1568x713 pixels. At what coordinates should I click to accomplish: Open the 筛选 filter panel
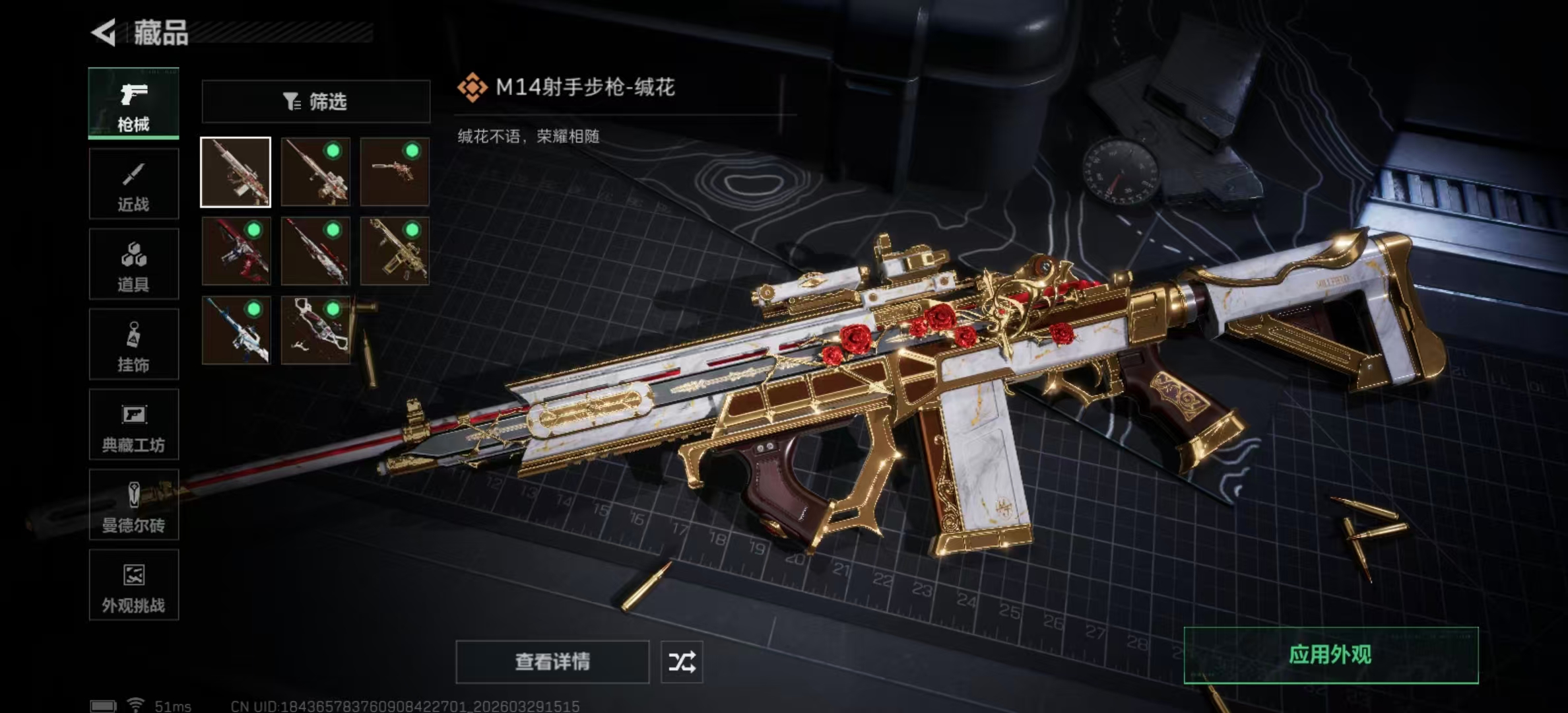pyautogui.click(x=315, y=101)
